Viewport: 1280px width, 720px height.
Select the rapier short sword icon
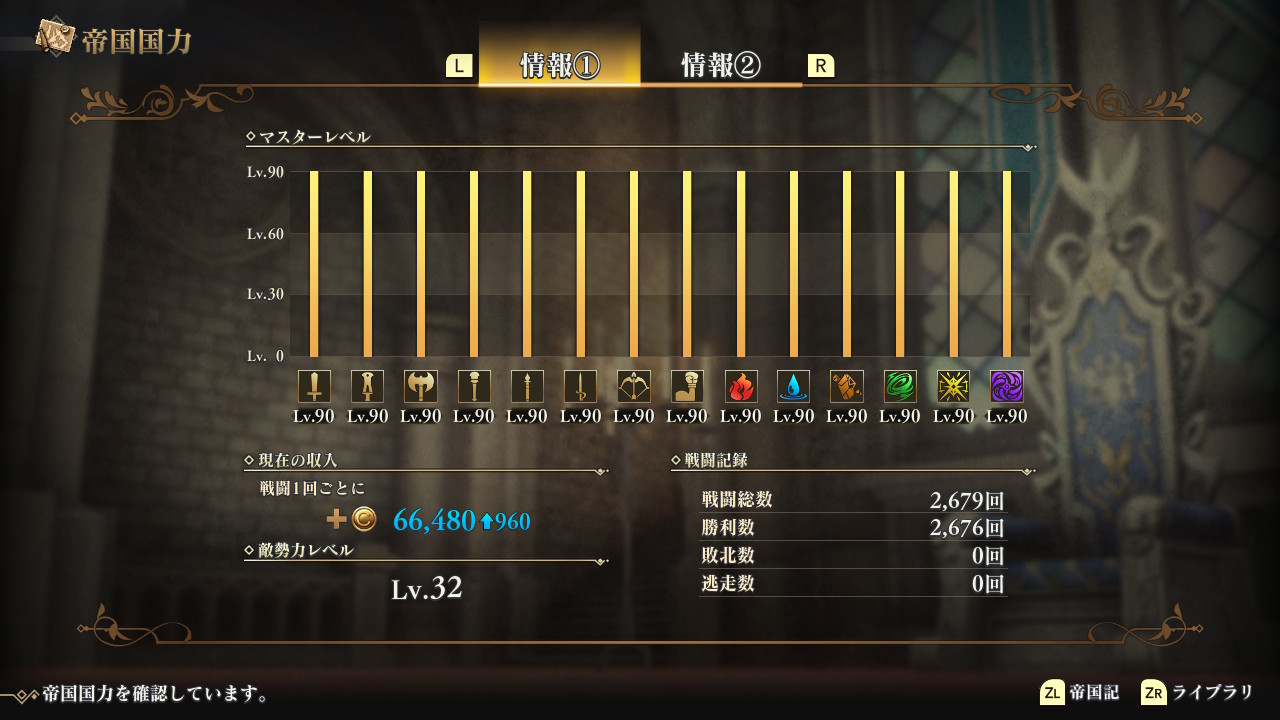coord(580,386)
